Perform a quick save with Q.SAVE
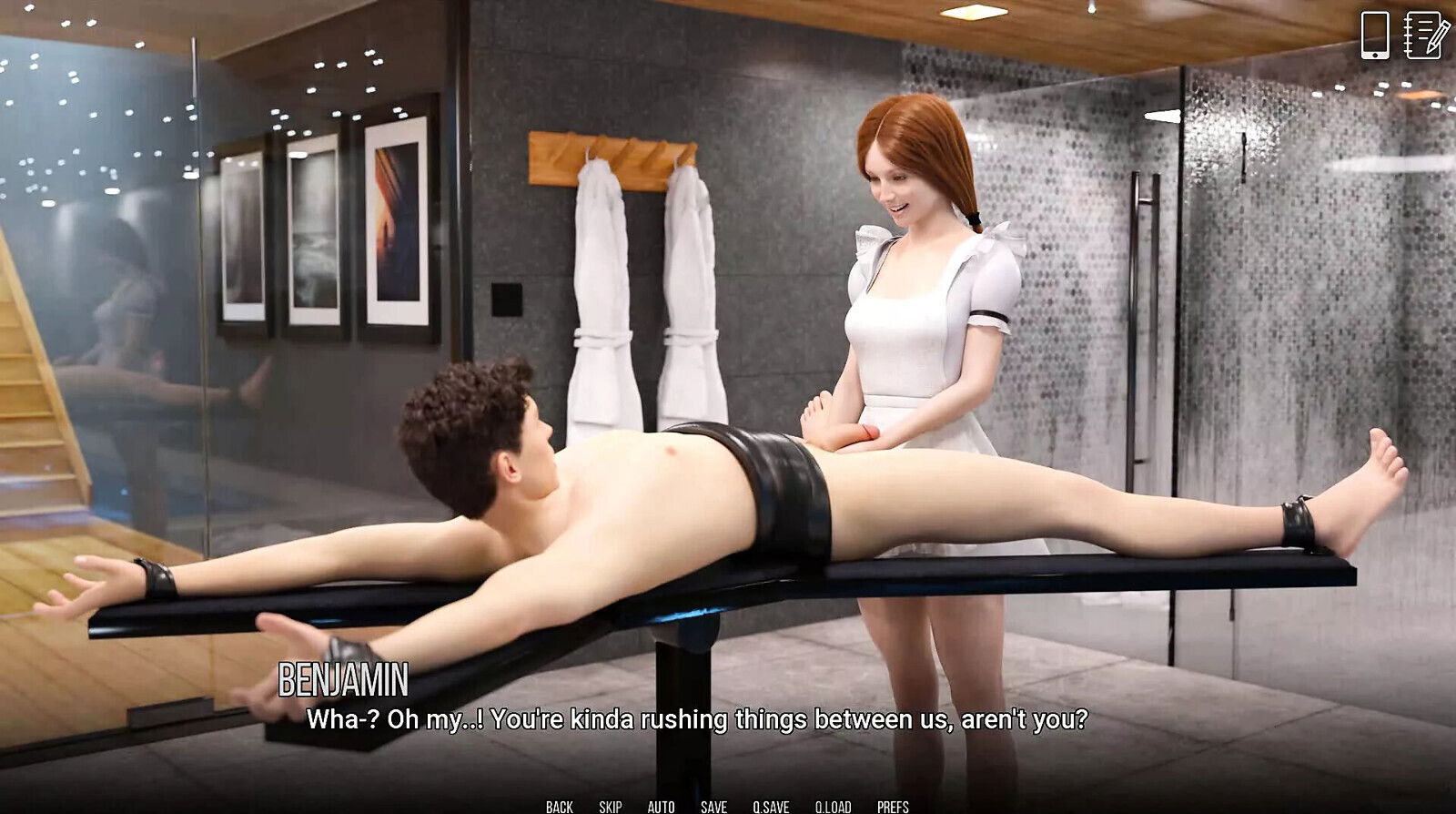1456x814 pixels. (770, 806)
